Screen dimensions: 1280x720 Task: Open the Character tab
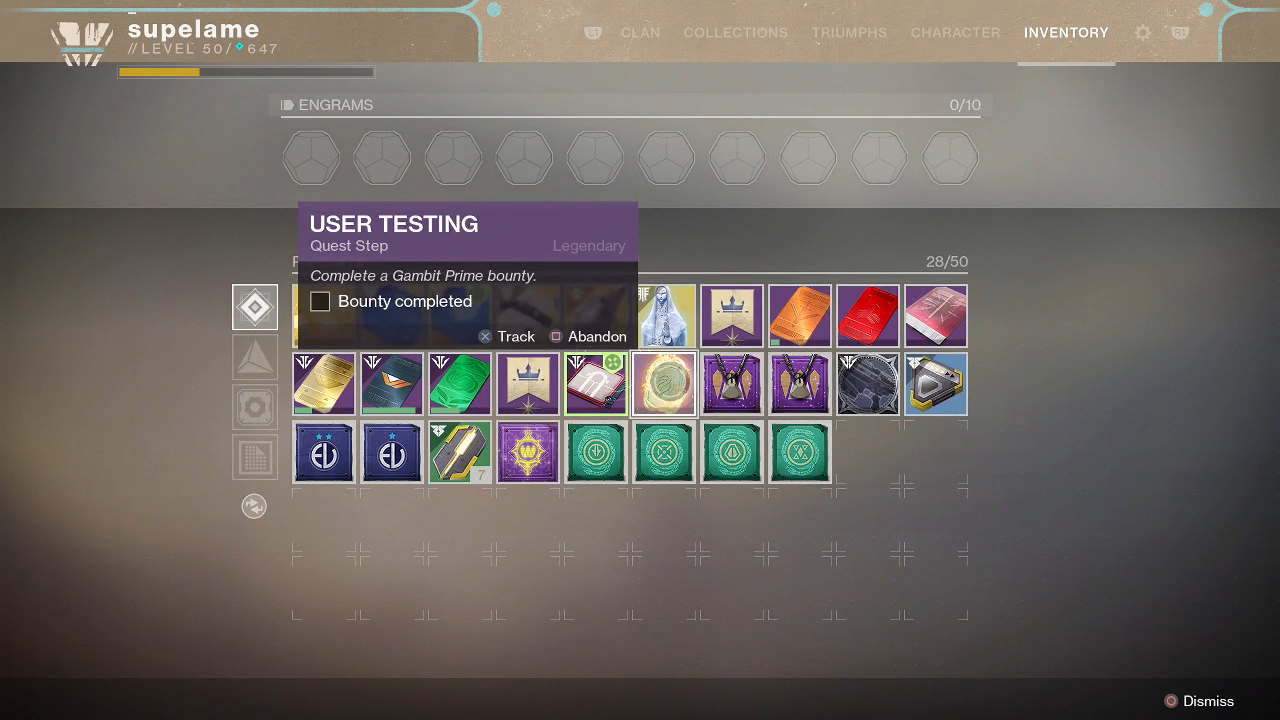pos(955,33)
